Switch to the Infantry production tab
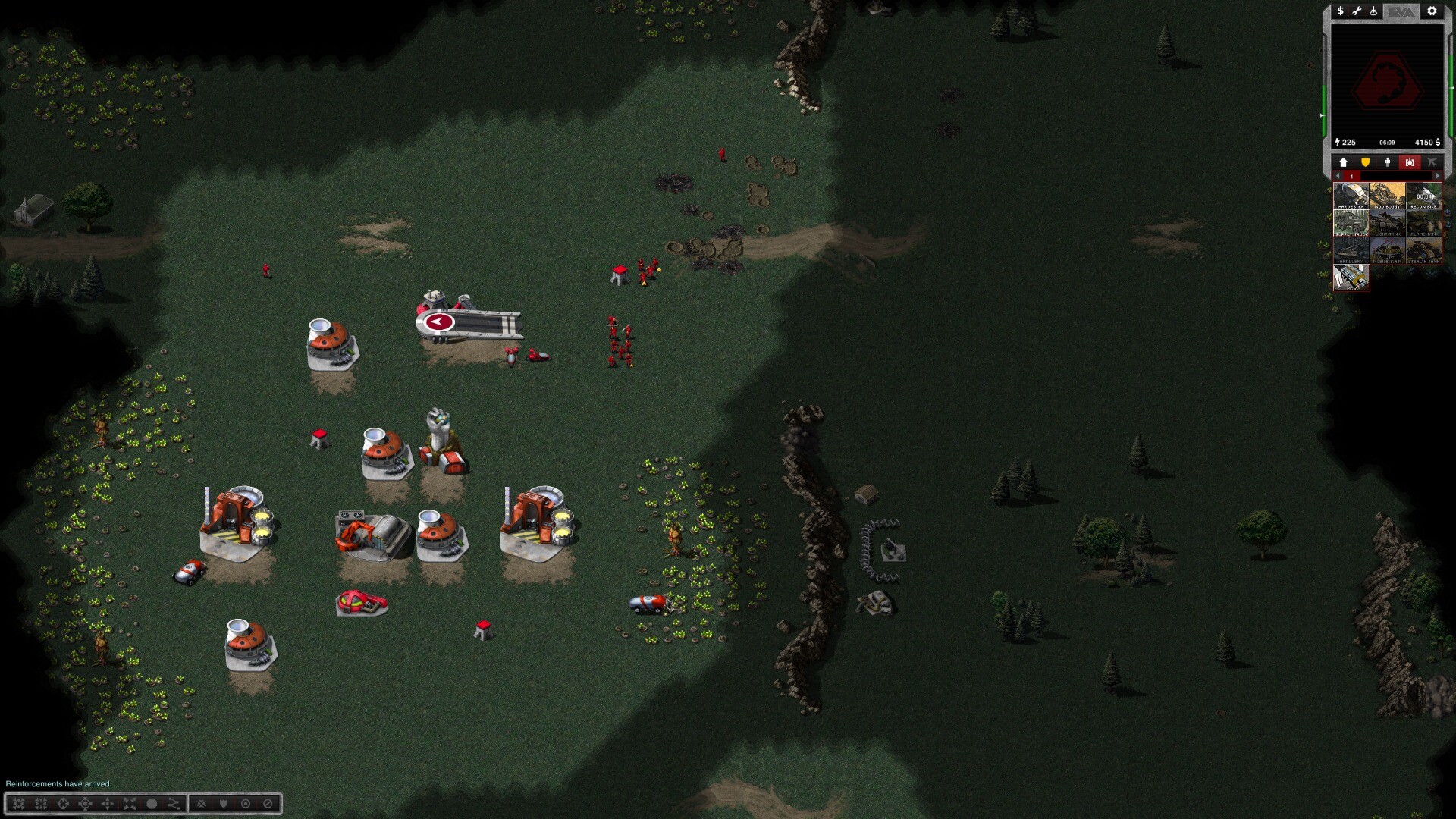1456x819 pixels. click(1388, 162)
